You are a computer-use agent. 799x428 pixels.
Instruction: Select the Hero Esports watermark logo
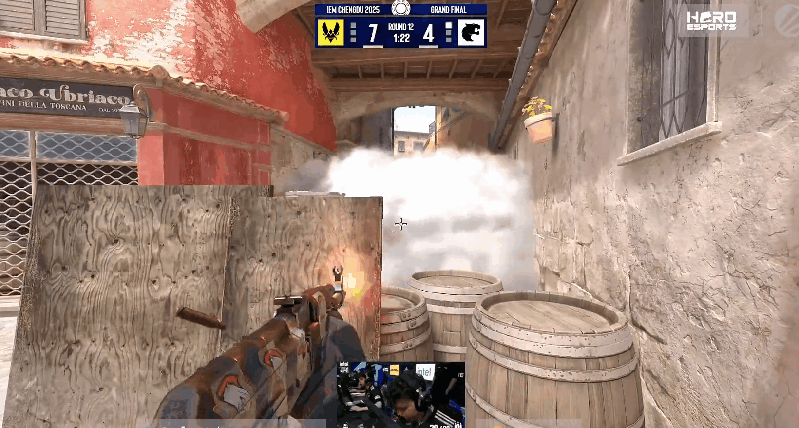[x=711, y=19]
